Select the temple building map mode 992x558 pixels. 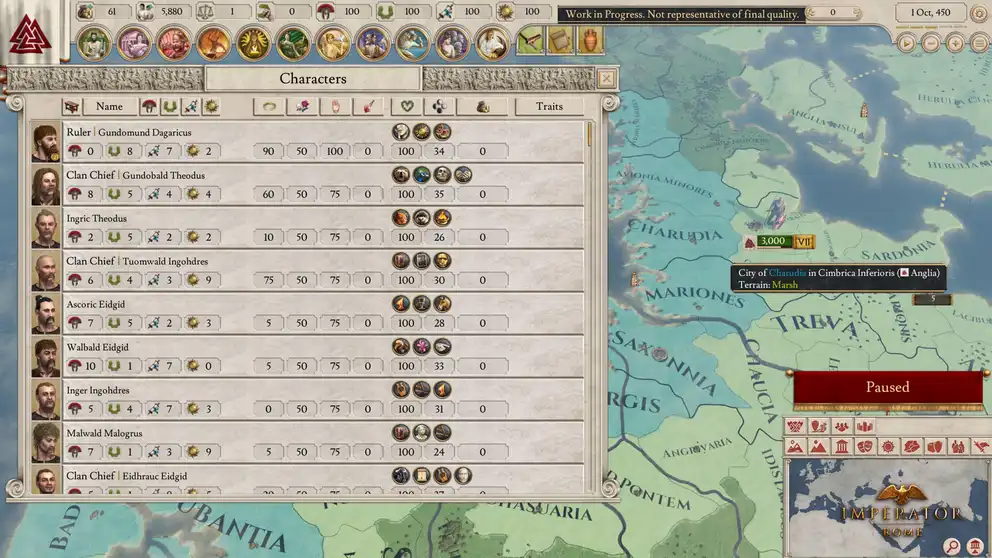[x=841, y=447]
